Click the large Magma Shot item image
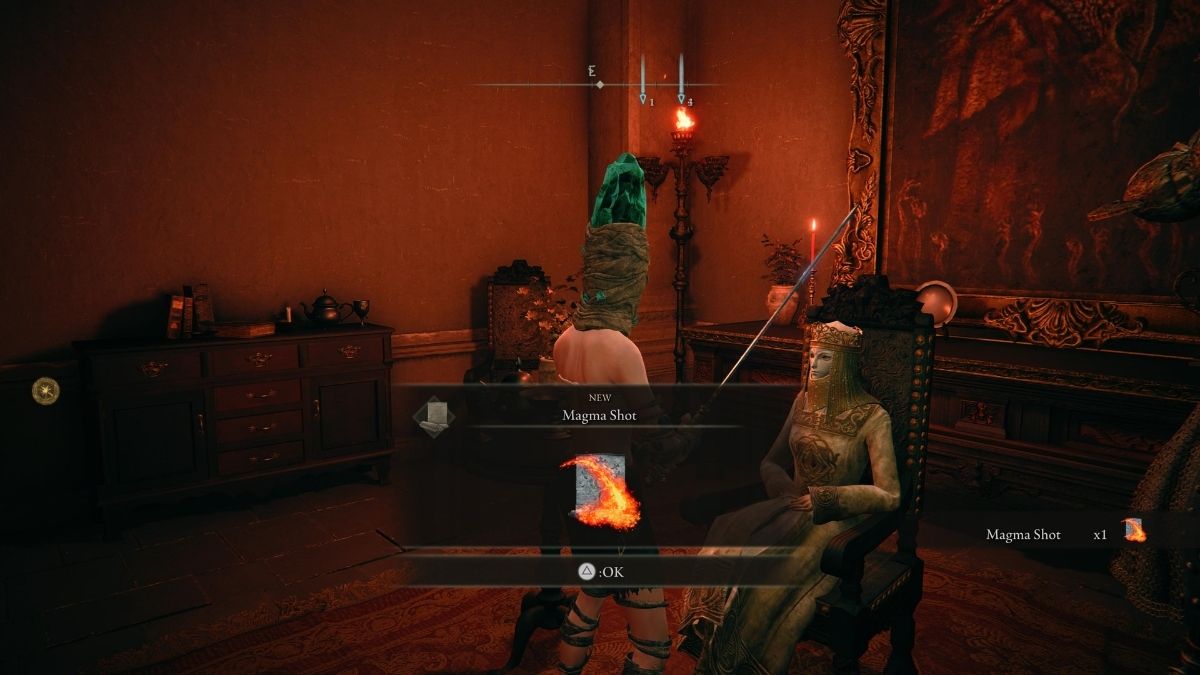 [x=601, y=491]
